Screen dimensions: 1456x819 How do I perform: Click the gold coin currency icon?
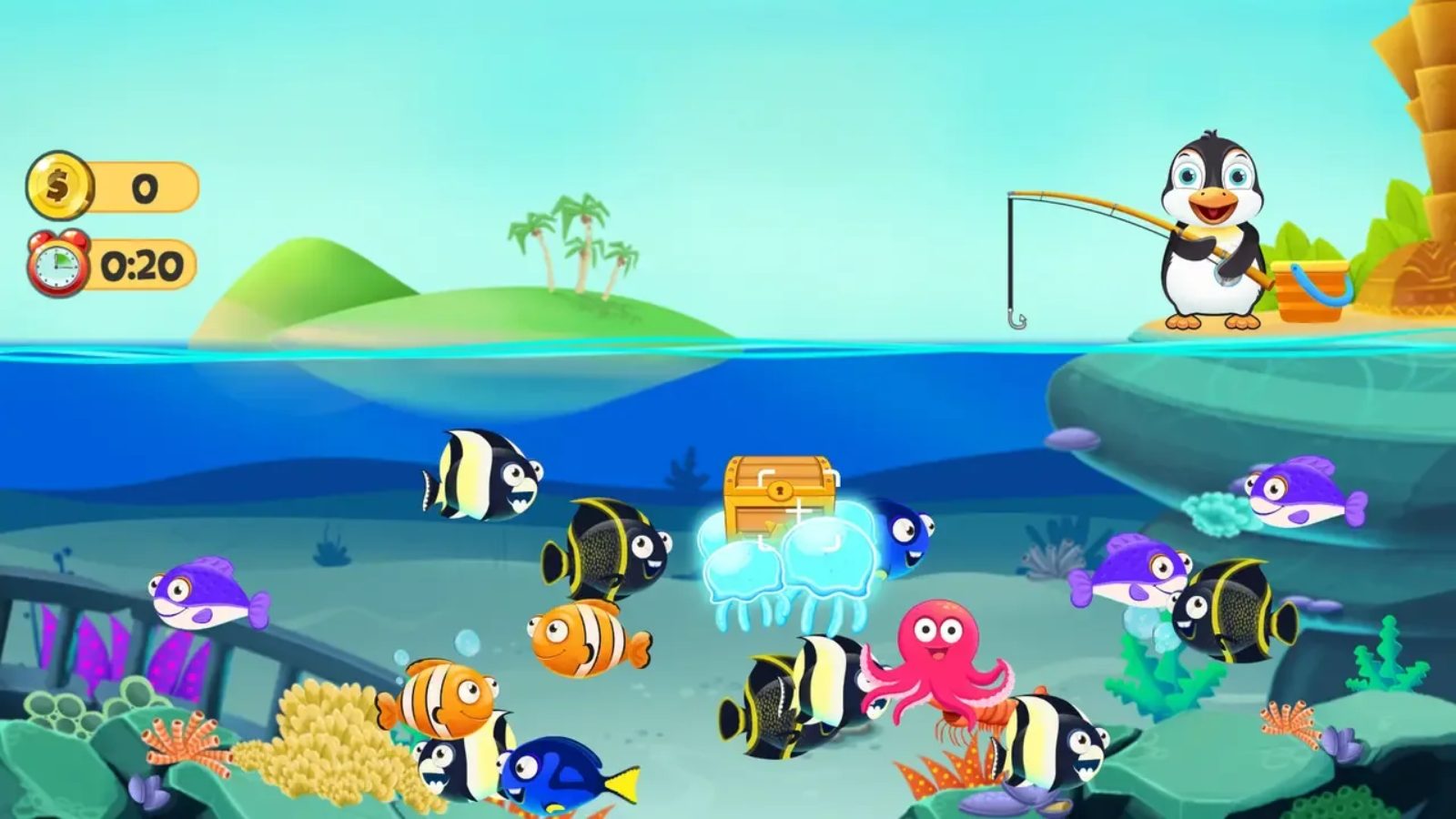(60, 187)
